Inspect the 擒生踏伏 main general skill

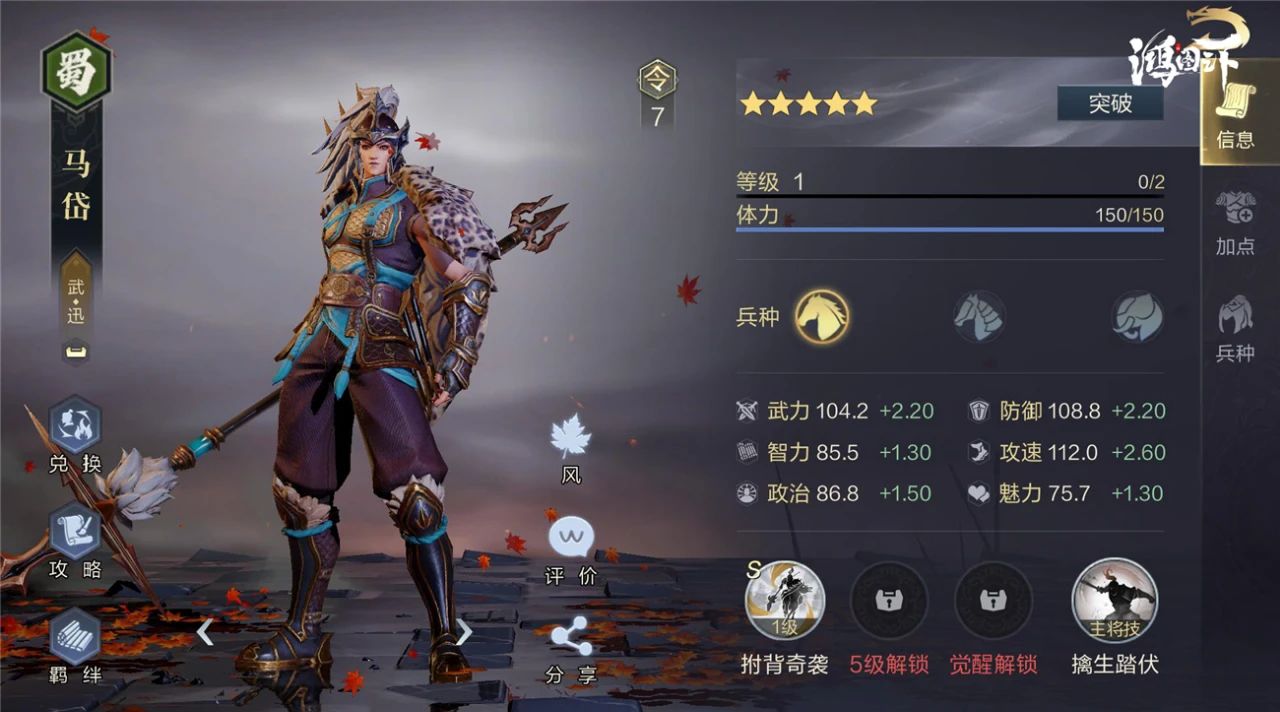1114,601
